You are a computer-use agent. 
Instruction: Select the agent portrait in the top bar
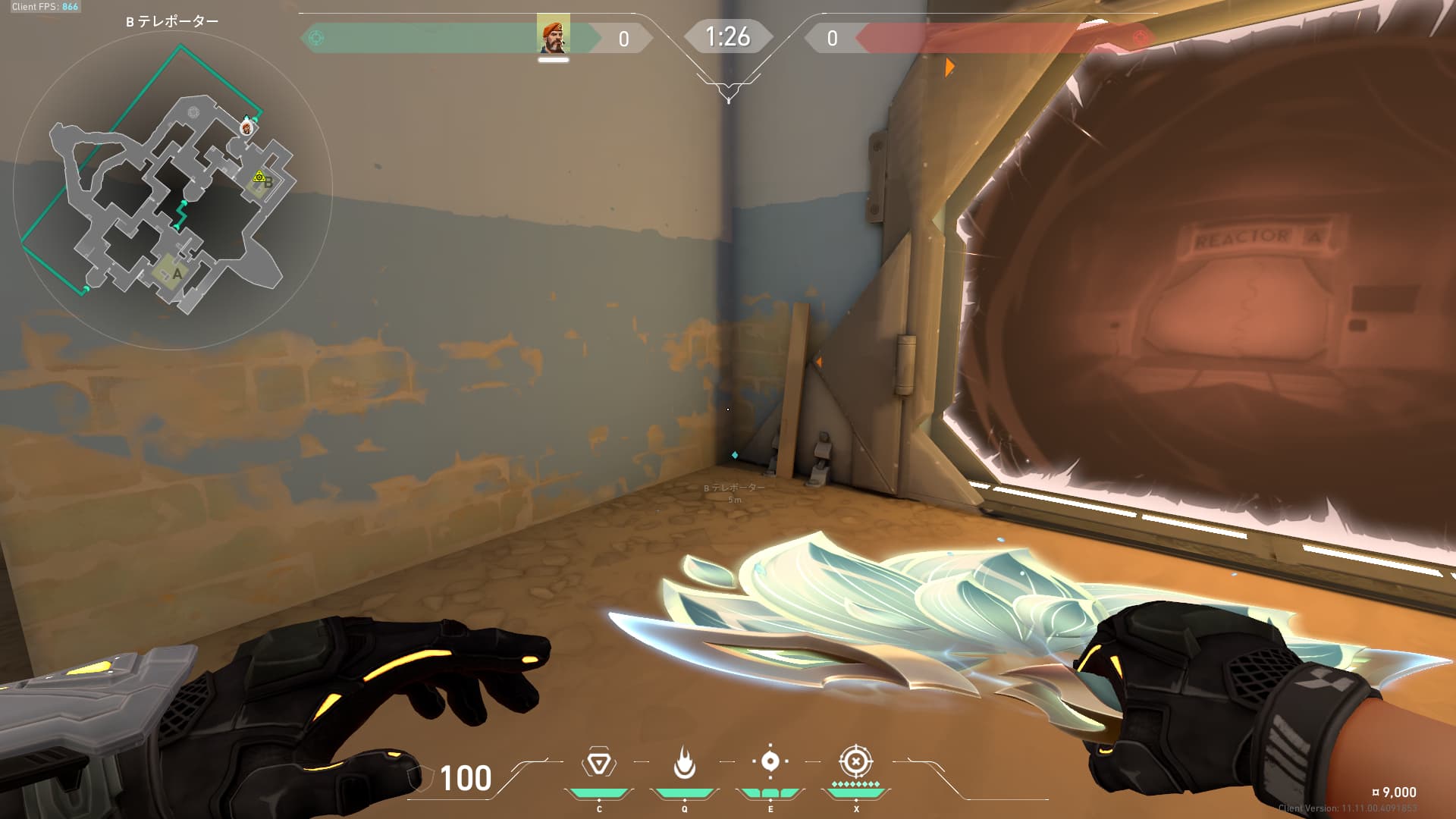coord(553,34)
